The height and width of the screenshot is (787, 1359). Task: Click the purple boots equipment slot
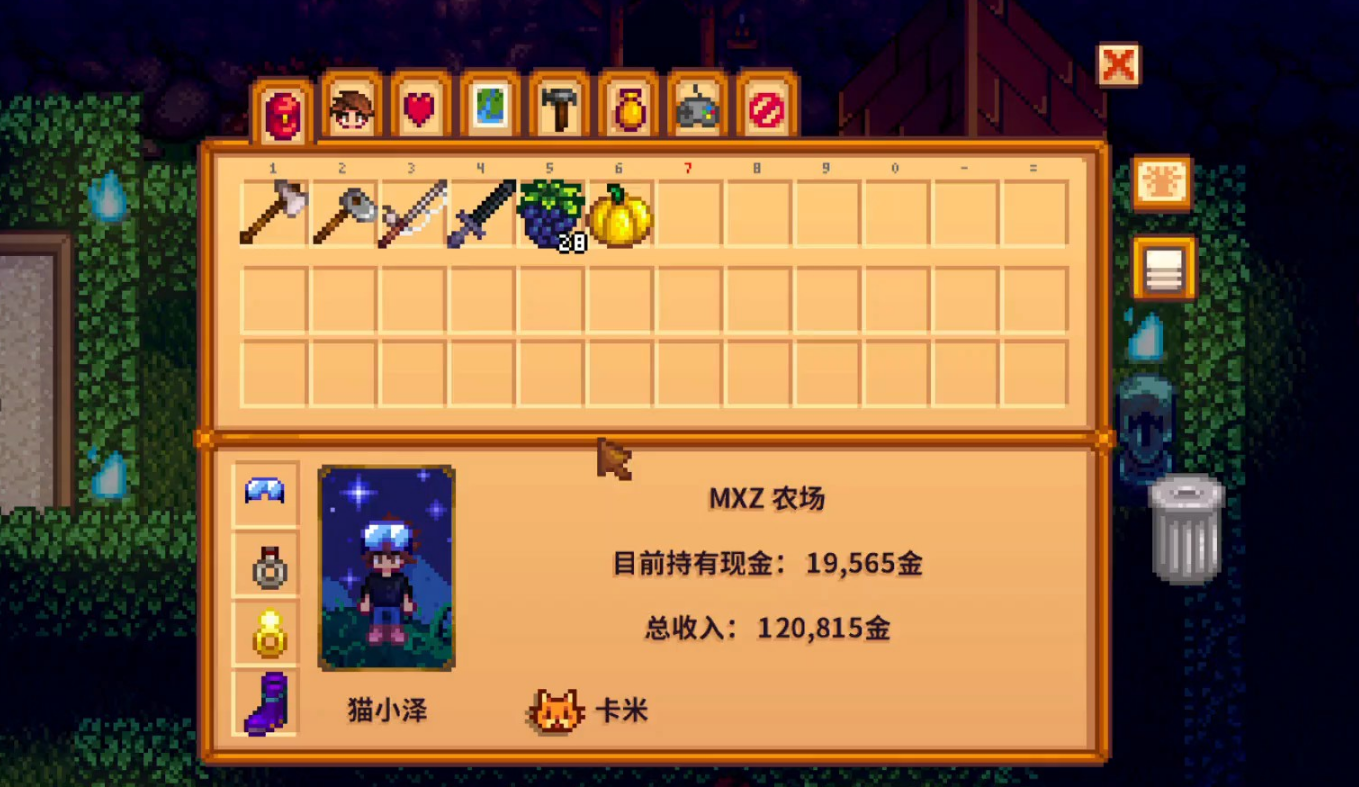click(x=266, y=703)
